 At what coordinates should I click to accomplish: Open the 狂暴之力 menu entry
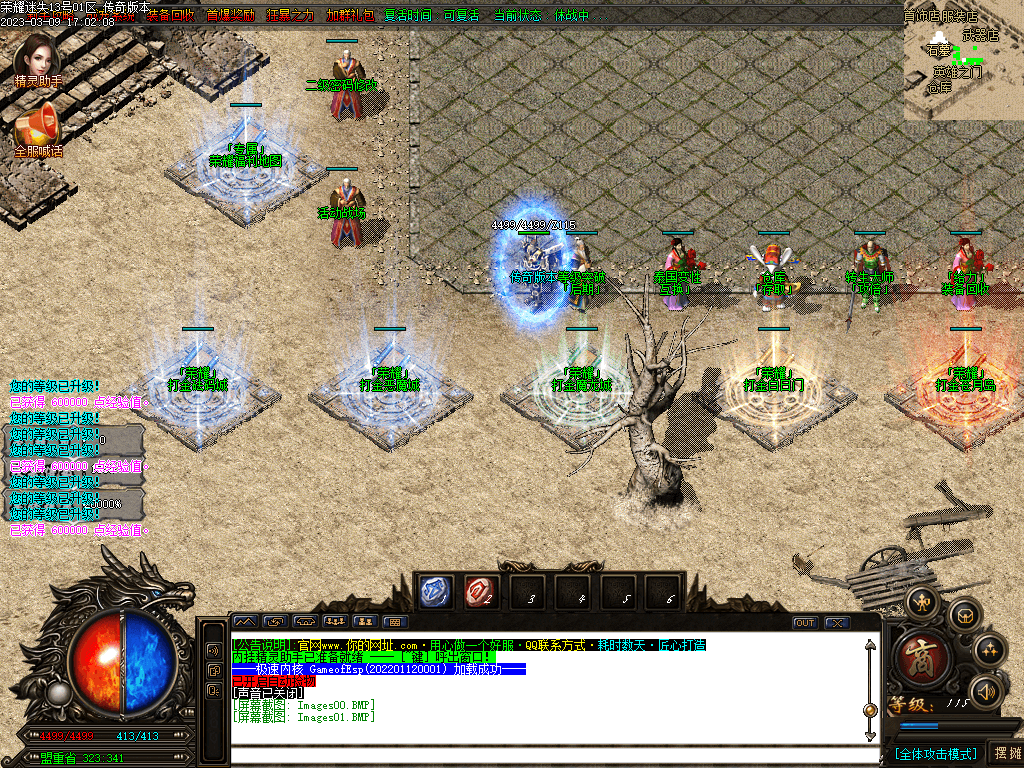[x=290, y=16]
